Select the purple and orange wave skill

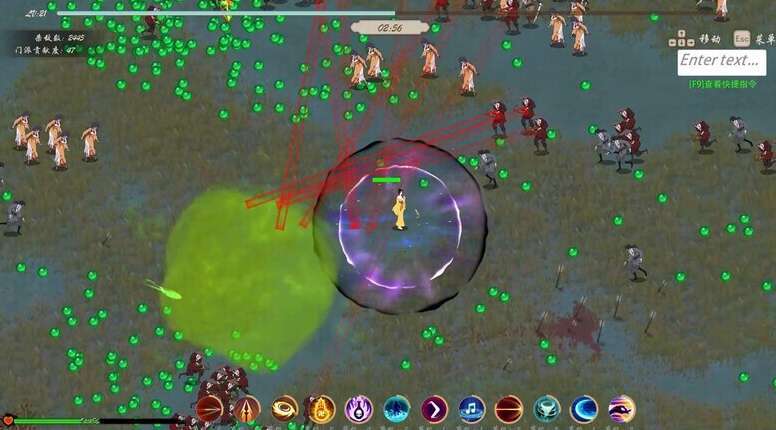[622, 409]
